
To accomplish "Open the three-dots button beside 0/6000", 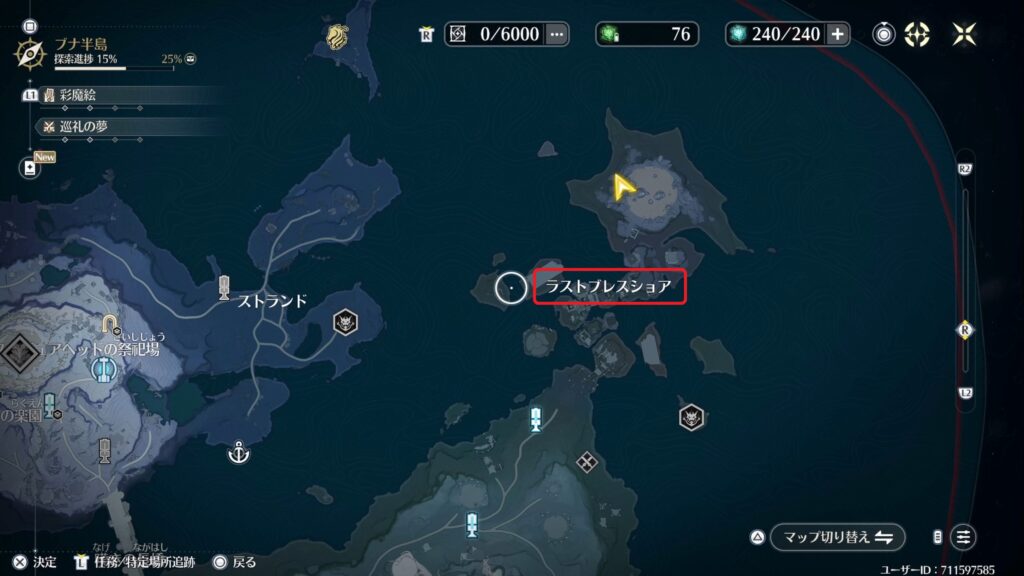I will point(557,34).
